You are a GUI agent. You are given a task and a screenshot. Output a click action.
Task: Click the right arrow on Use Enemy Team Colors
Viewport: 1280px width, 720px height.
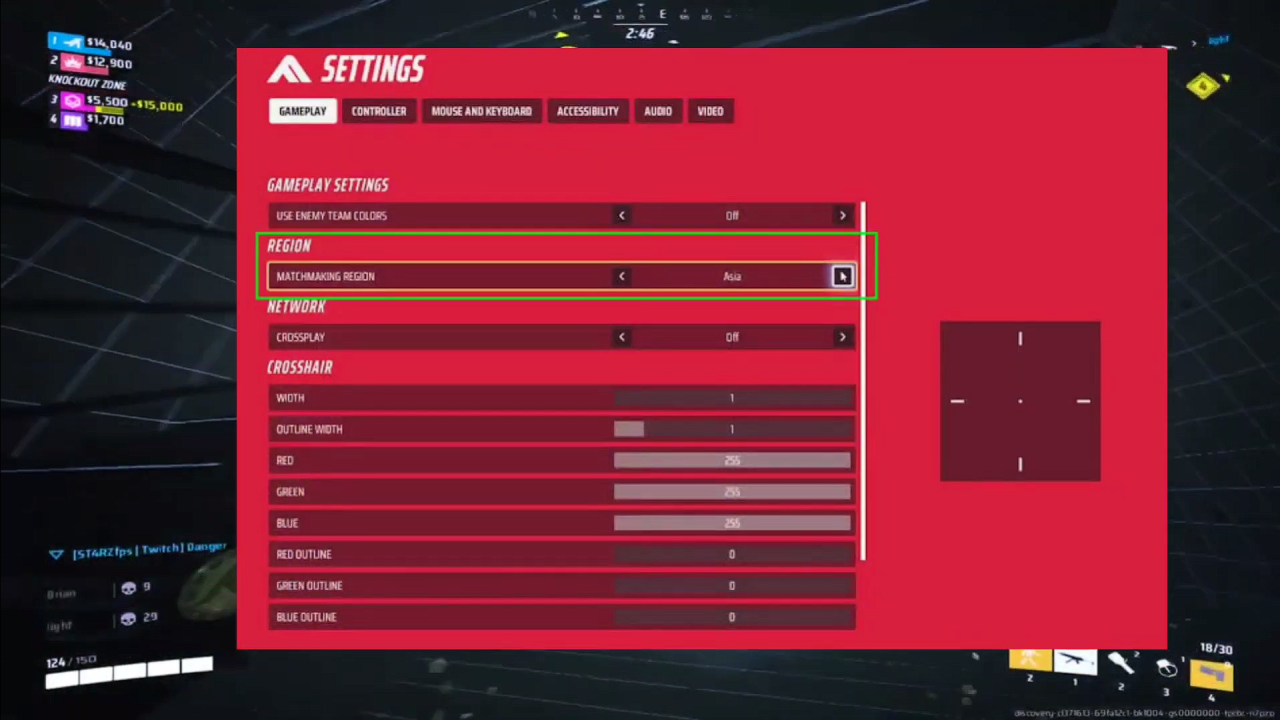[x=842, y=215]
